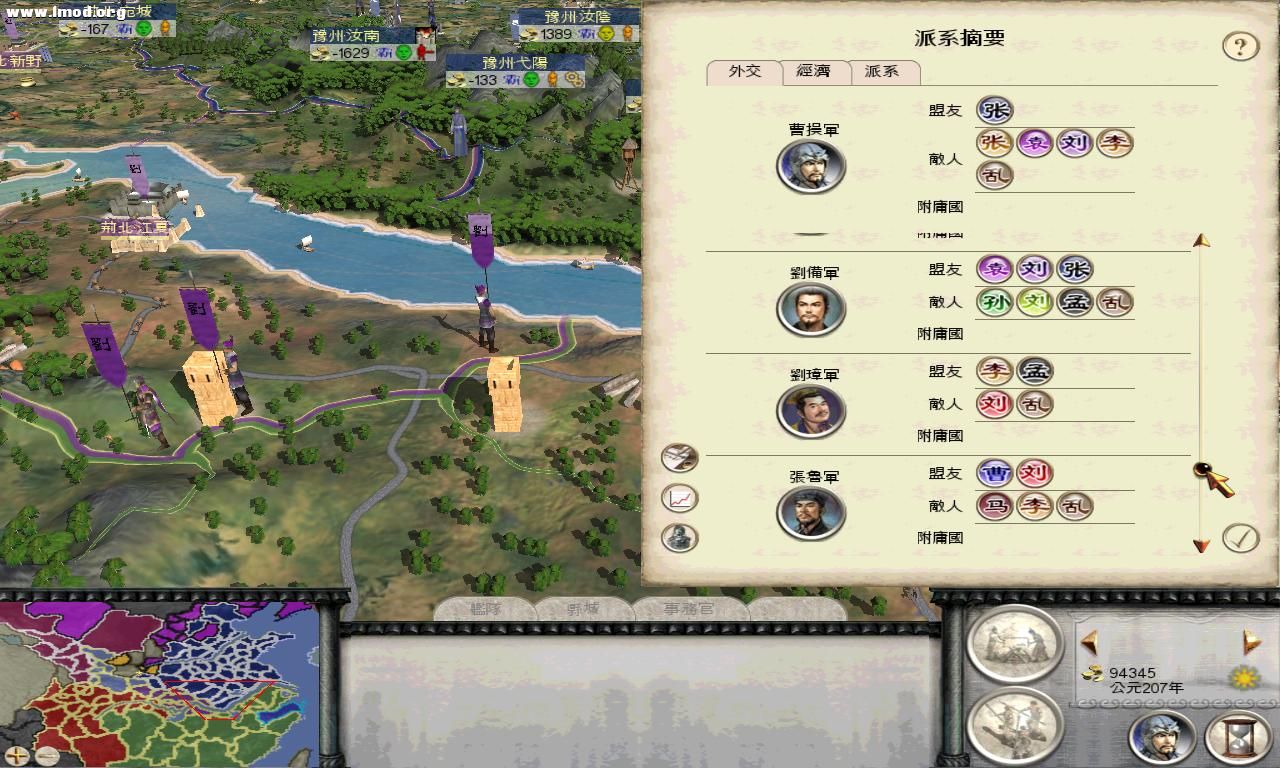Screen dimensions: 1280x768
Task: Click the lower military medallion icon
Action: (1016, 725)
